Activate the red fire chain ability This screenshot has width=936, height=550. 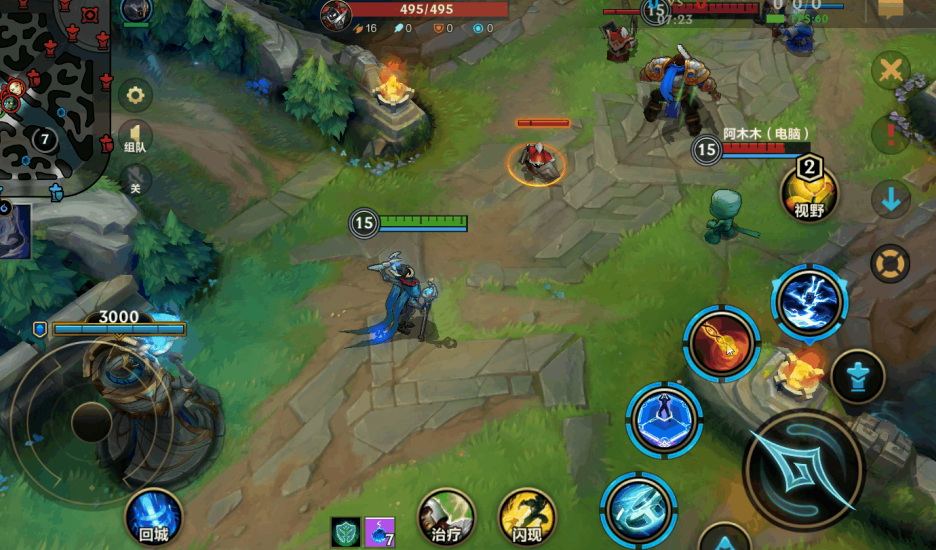(721, 344)
